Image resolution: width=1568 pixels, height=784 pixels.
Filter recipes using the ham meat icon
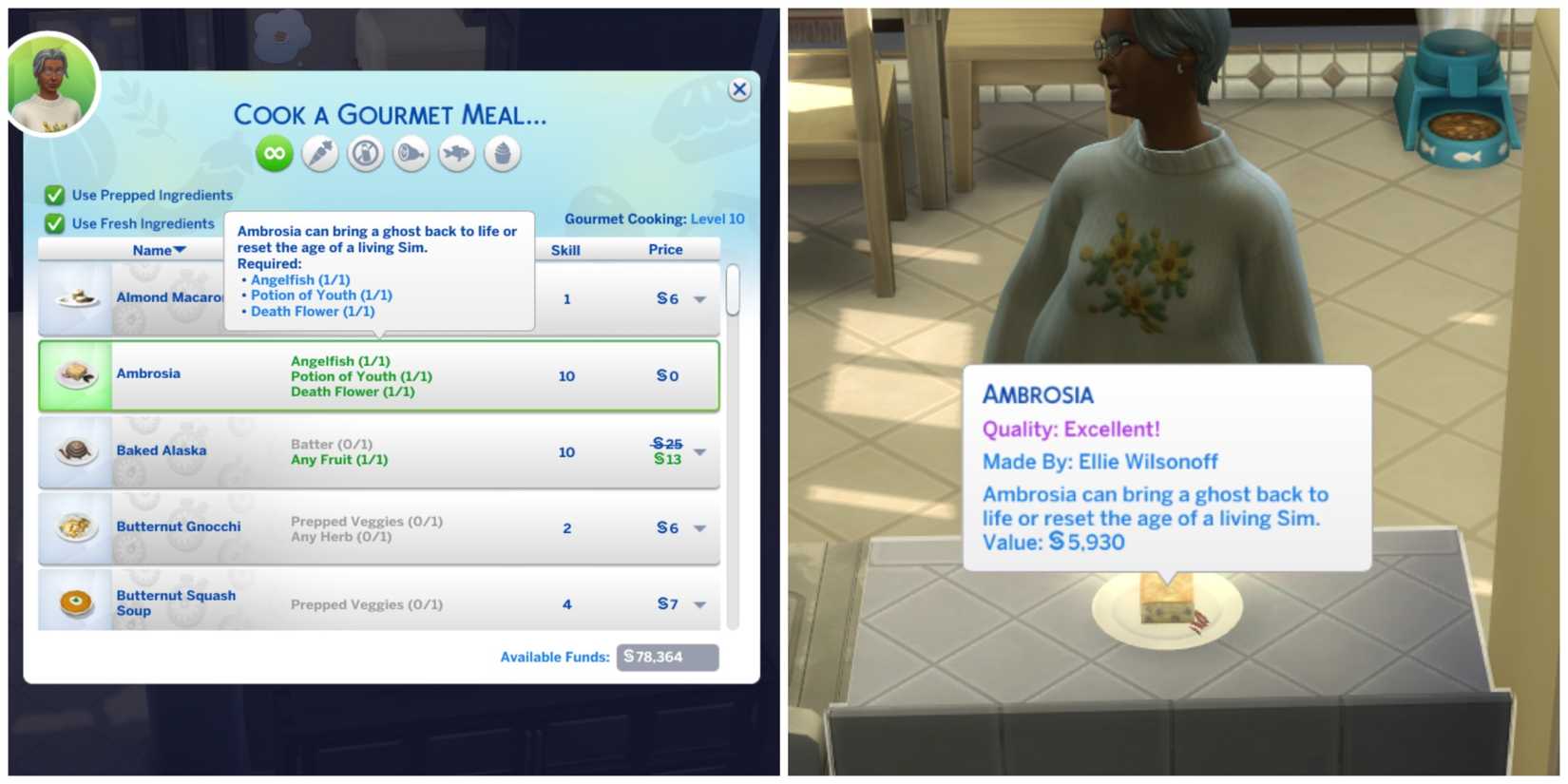[x=411, y=153]
